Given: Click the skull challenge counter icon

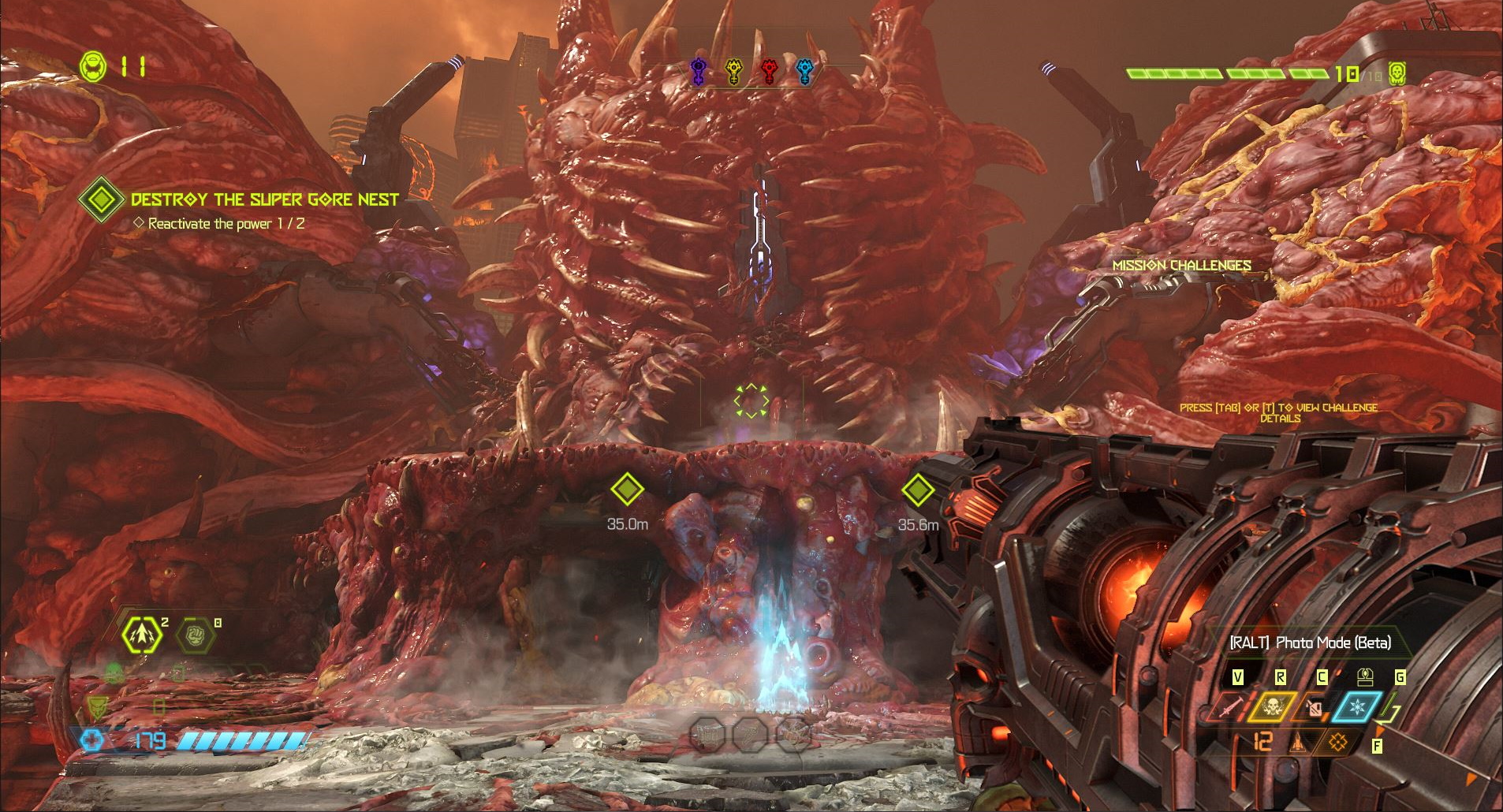Looking at the screenshot, I should pos(1397,73).
